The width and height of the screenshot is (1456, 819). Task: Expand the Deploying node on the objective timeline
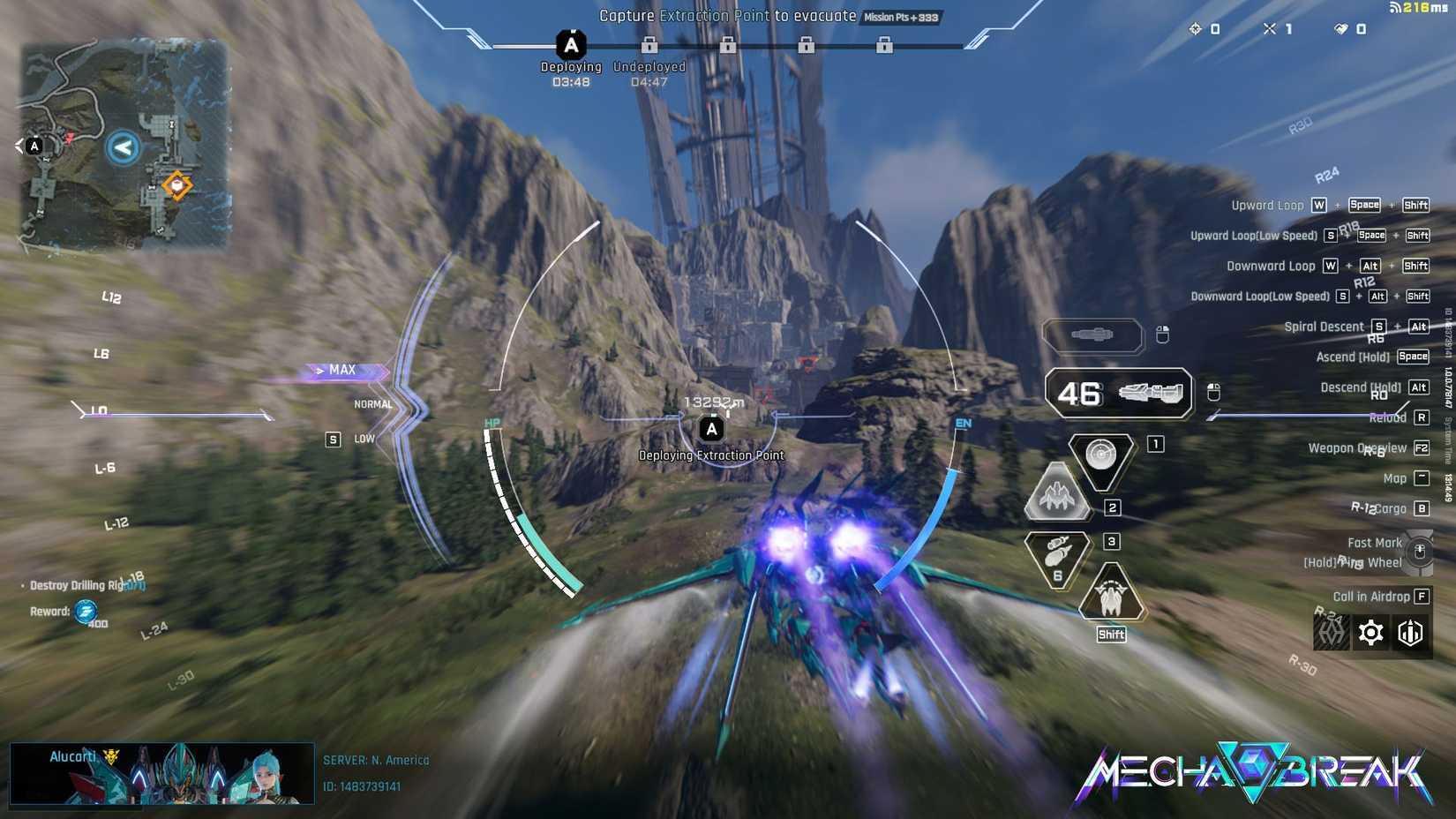click(x=571, y=41)
